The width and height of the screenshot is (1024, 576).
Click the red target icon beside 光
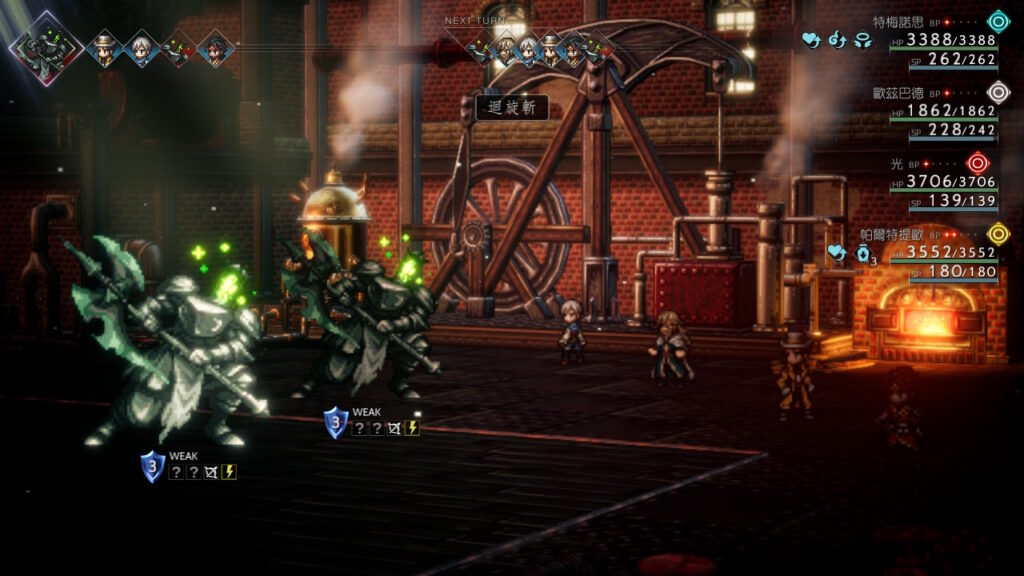click(x=977, y=162)
